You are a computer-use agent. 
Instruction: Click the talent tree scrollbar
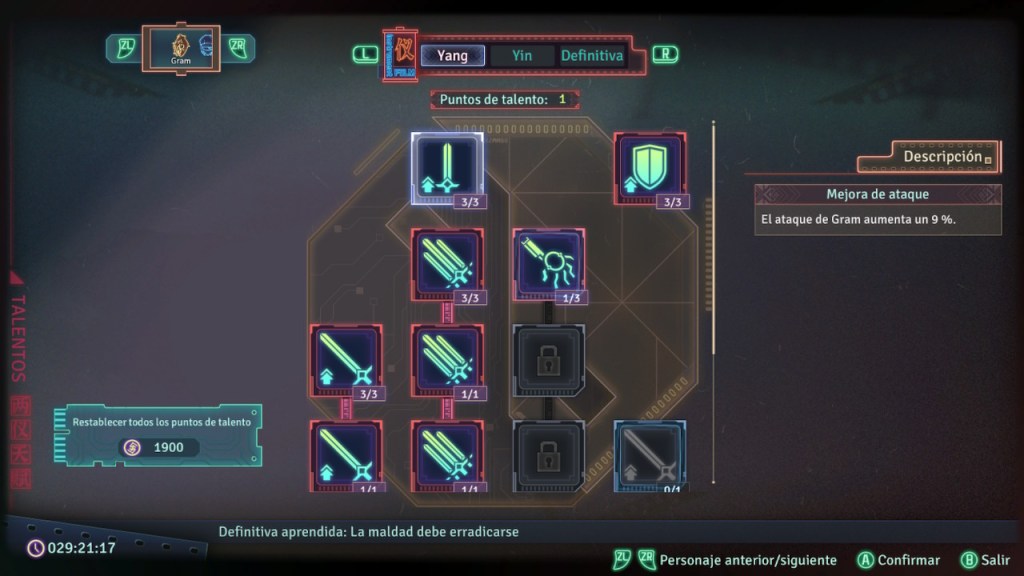coord(713,238)
